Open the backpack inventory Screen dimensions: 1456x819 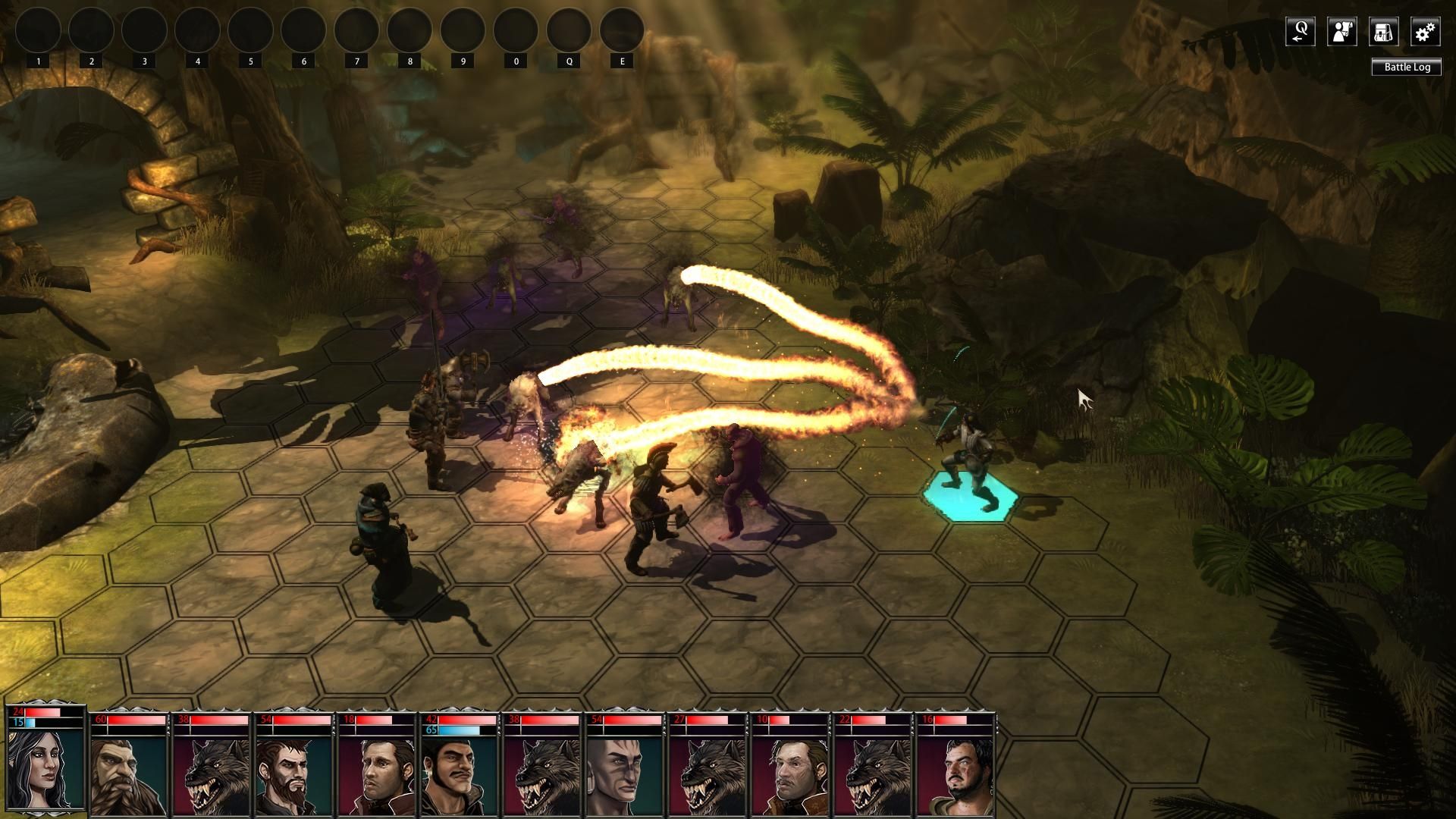1383,32
